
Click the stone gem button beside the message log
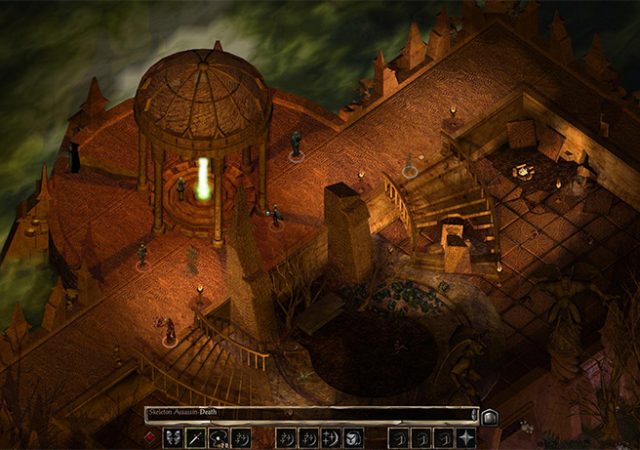[x=490, y=417]
